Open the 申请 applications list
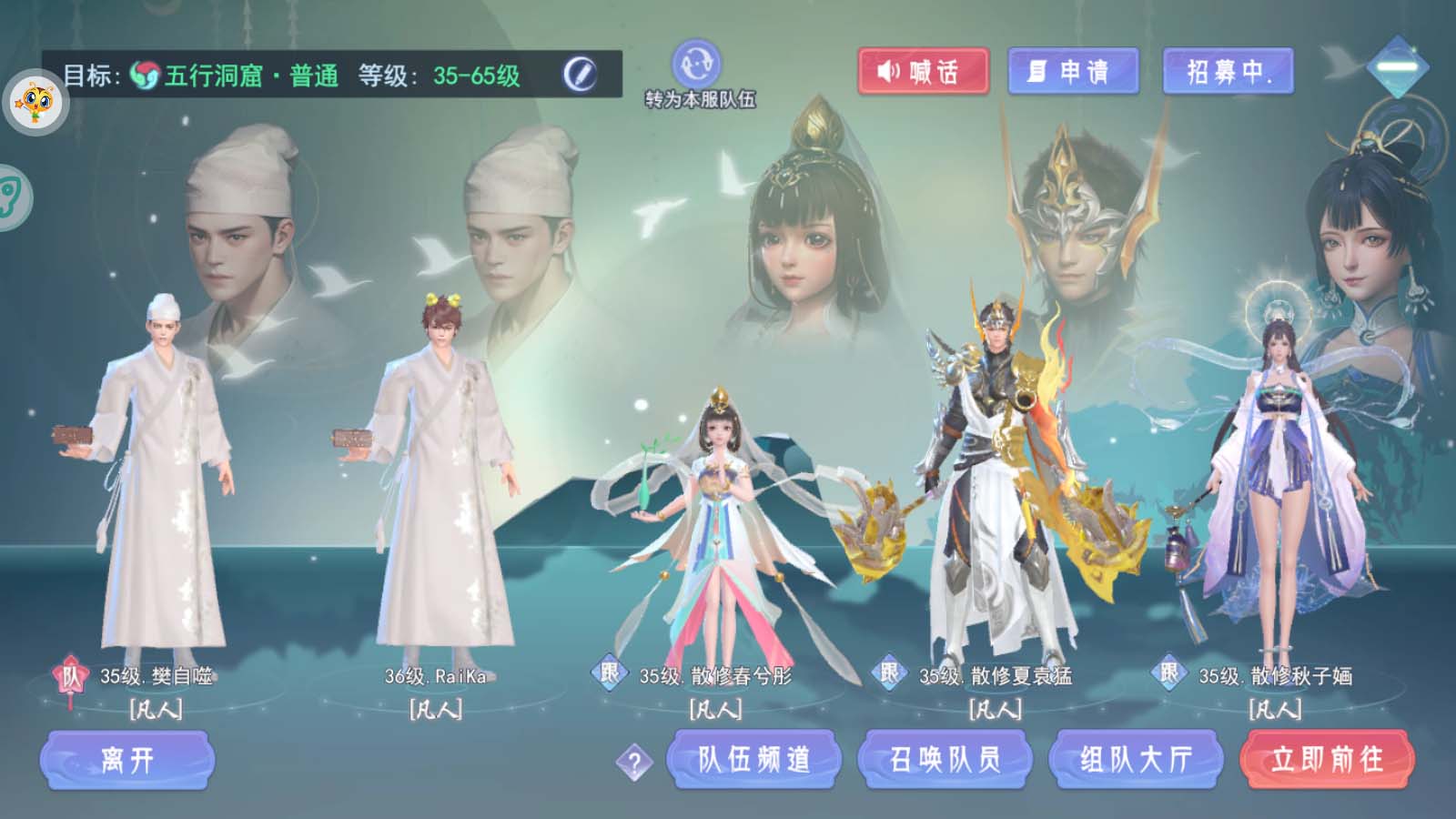 (x=1073, y=71)
